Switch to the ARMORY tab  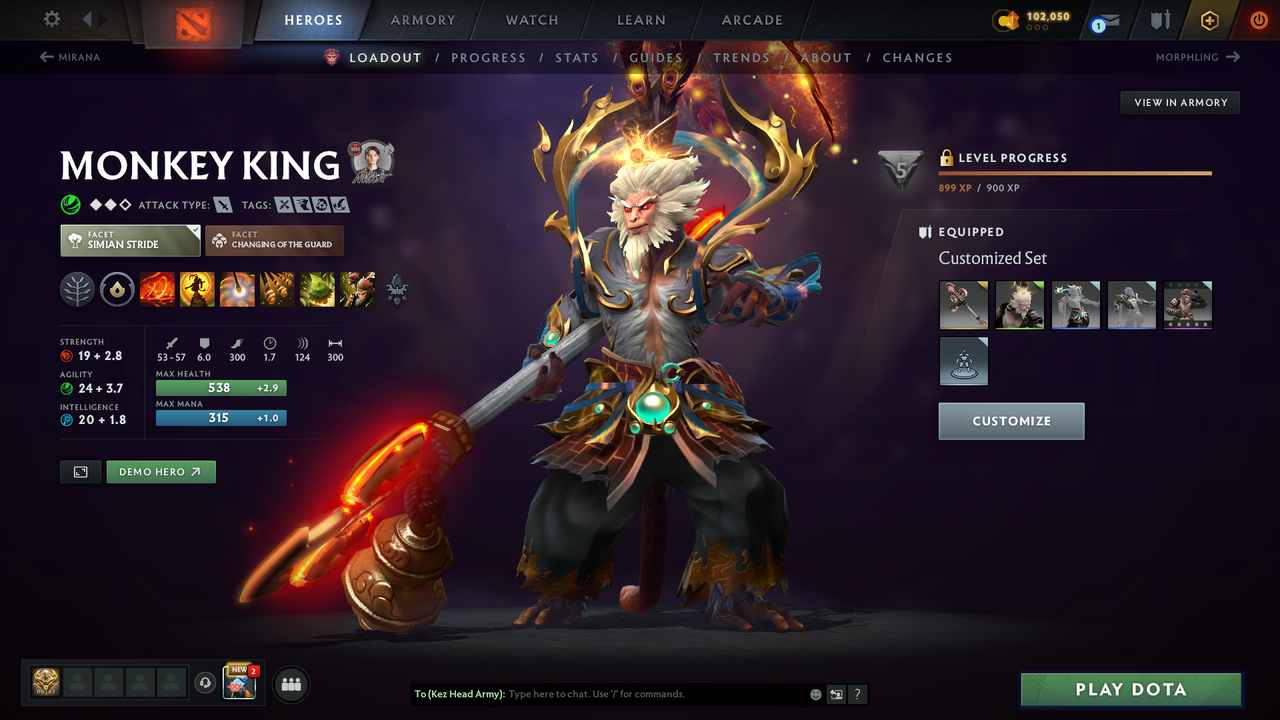[422, 19]
